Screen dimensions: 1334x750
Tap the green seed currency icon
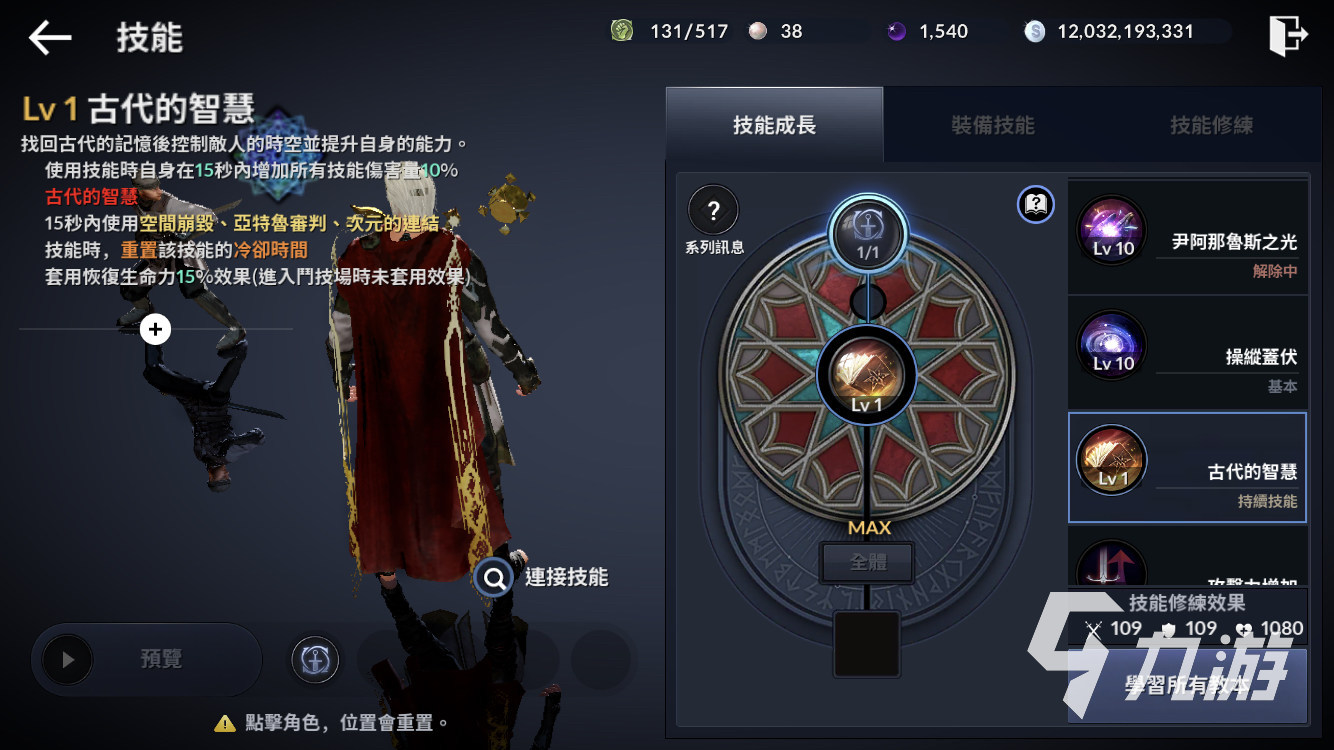tap(622, 30)
